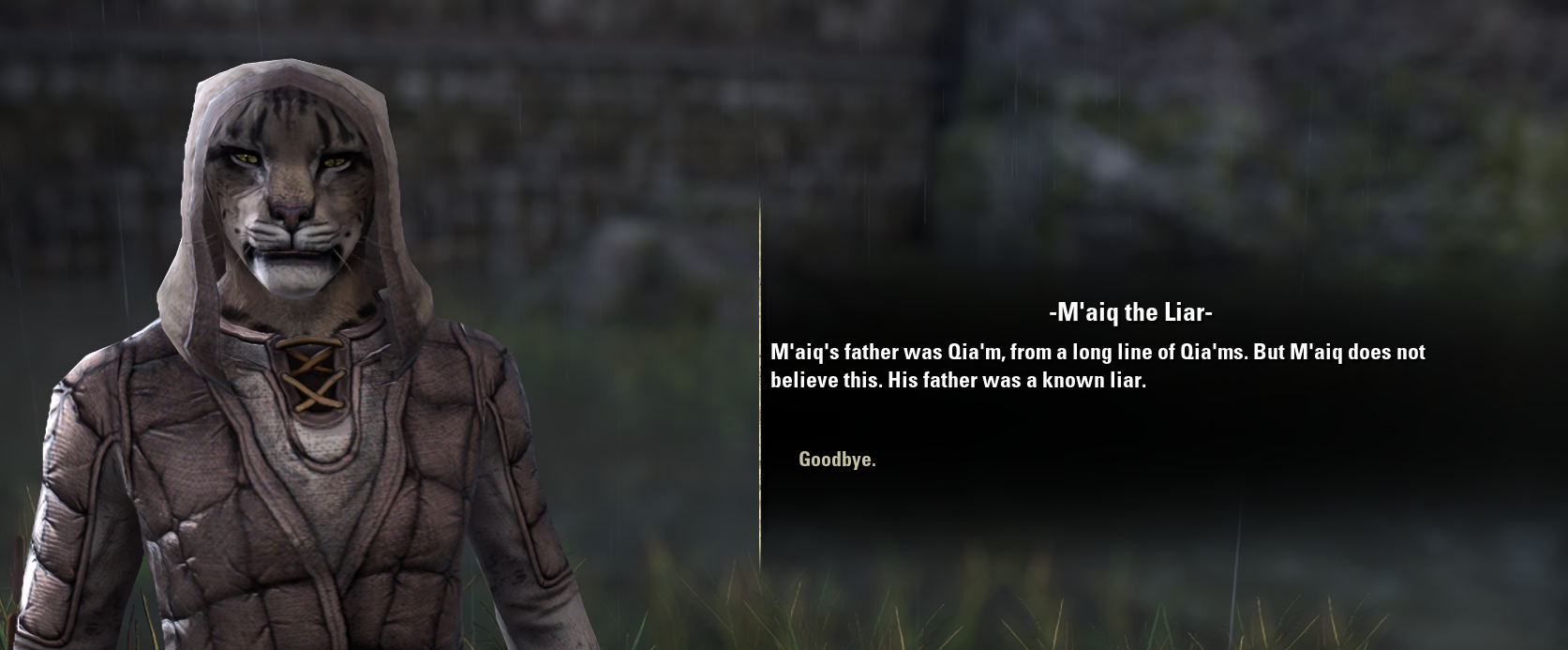
Task: Choose the Goodbye dialogue option
Action: coord(837,460)
